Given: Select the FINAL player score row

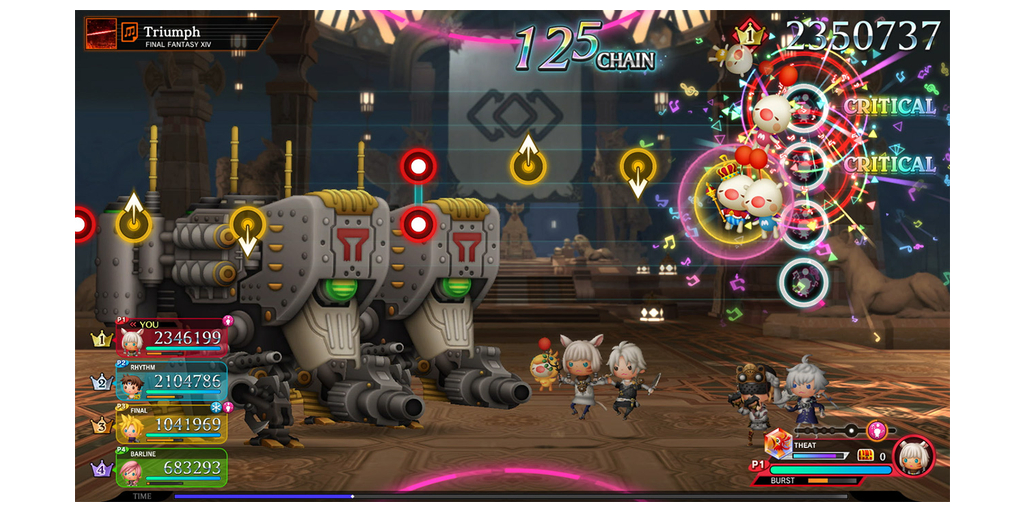Looking at the screenshot, I should click(171, 424).
